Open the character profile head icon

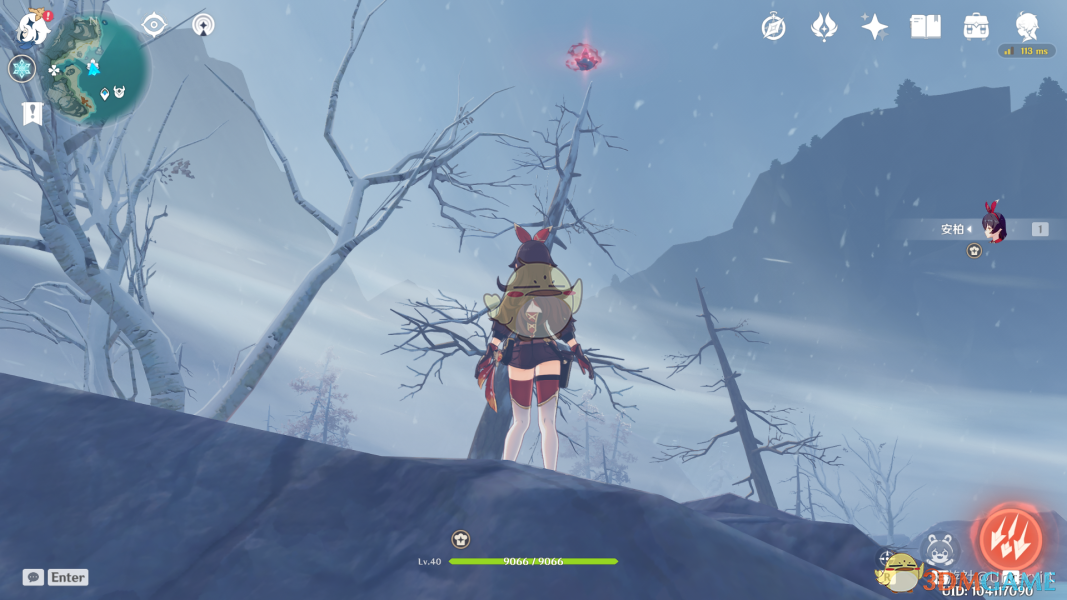1027,27
